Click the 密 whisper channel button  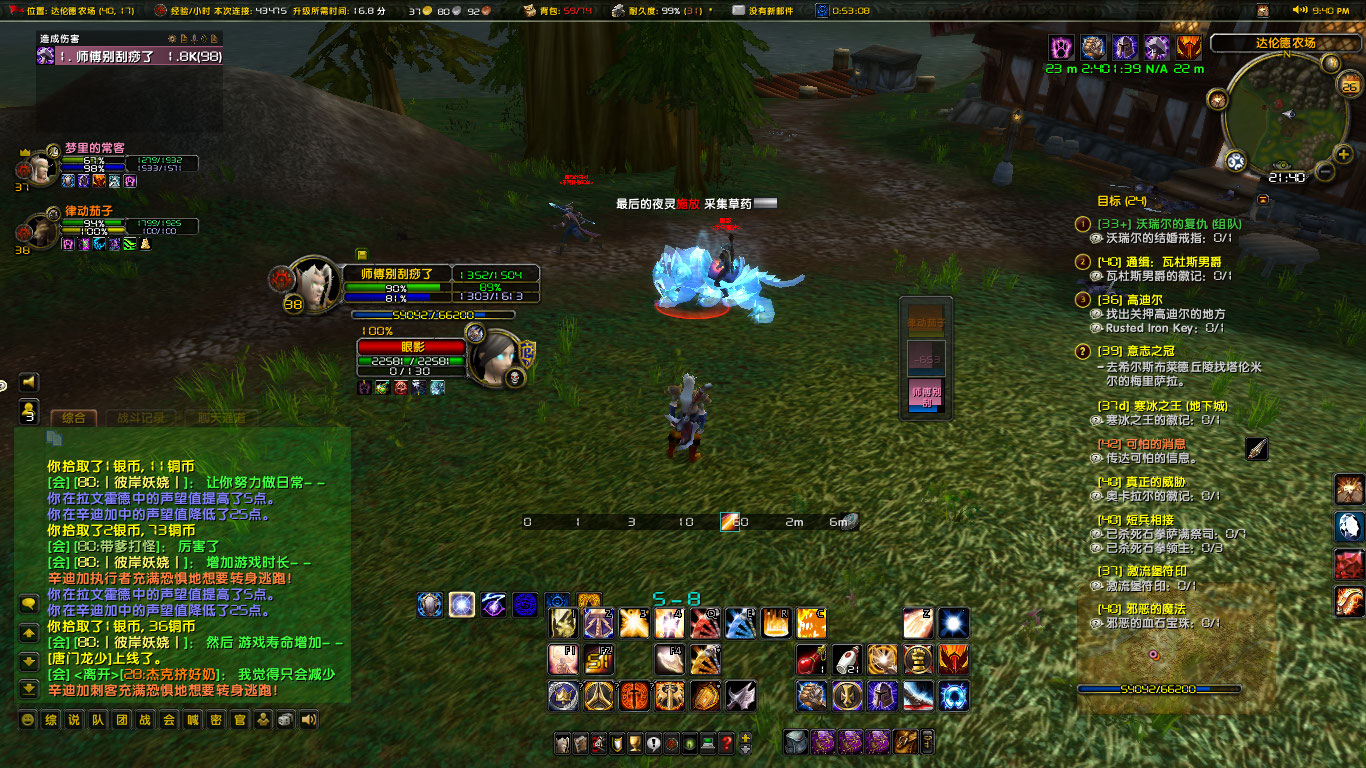[x=215, y=720]
